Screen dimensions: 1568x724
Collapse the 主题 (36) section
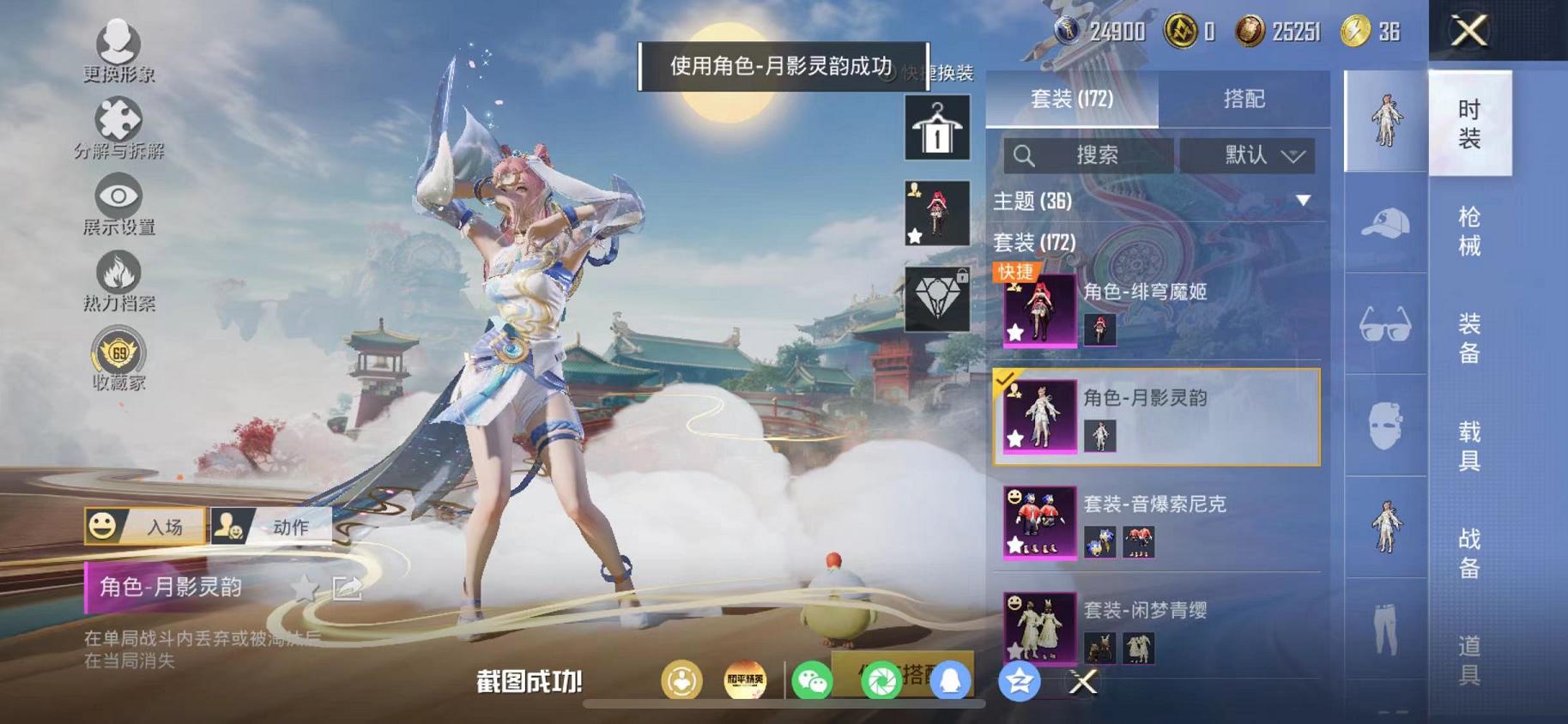1305,201
